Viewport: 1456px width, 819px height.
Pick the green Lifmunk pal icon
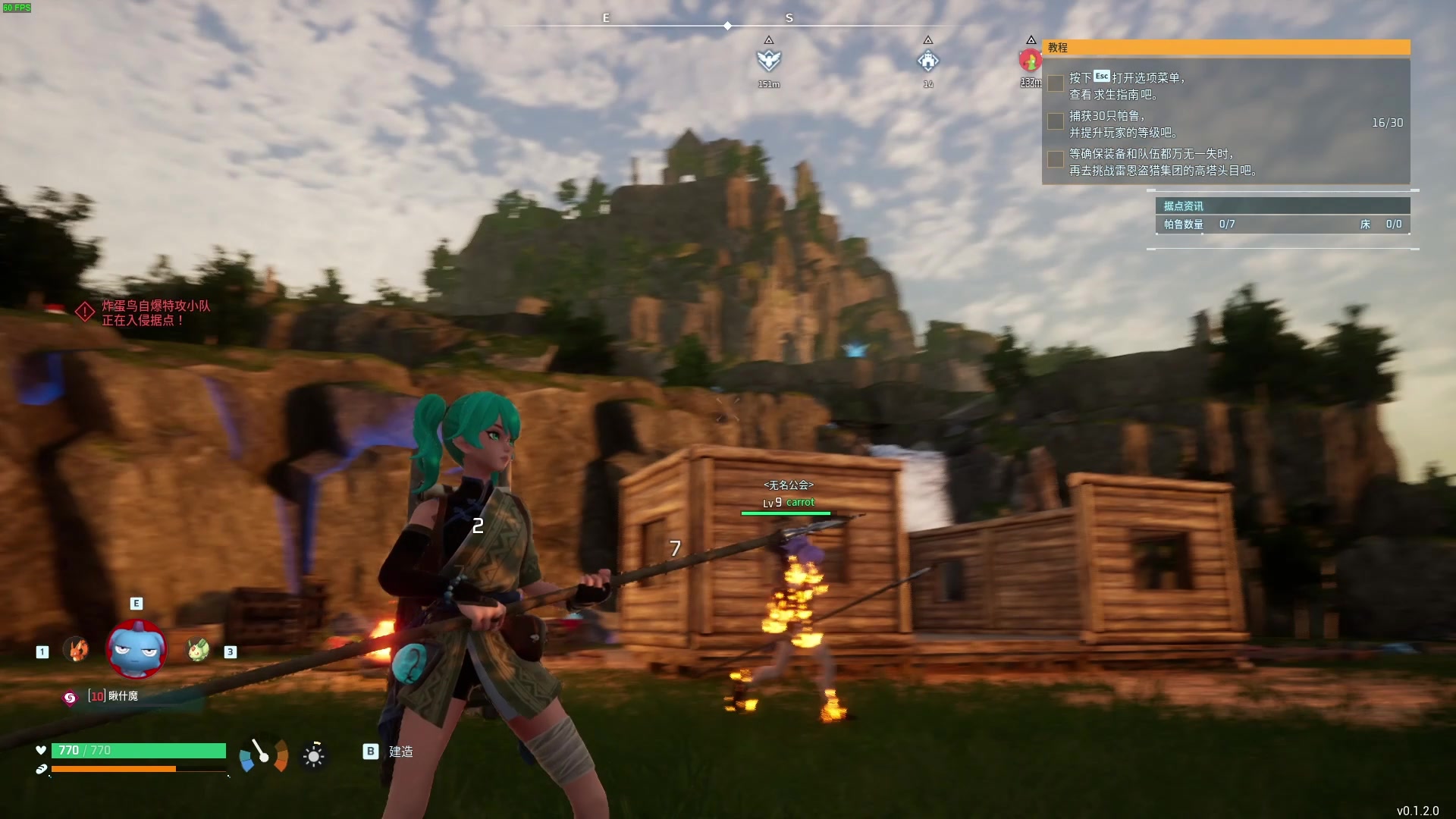198,649
